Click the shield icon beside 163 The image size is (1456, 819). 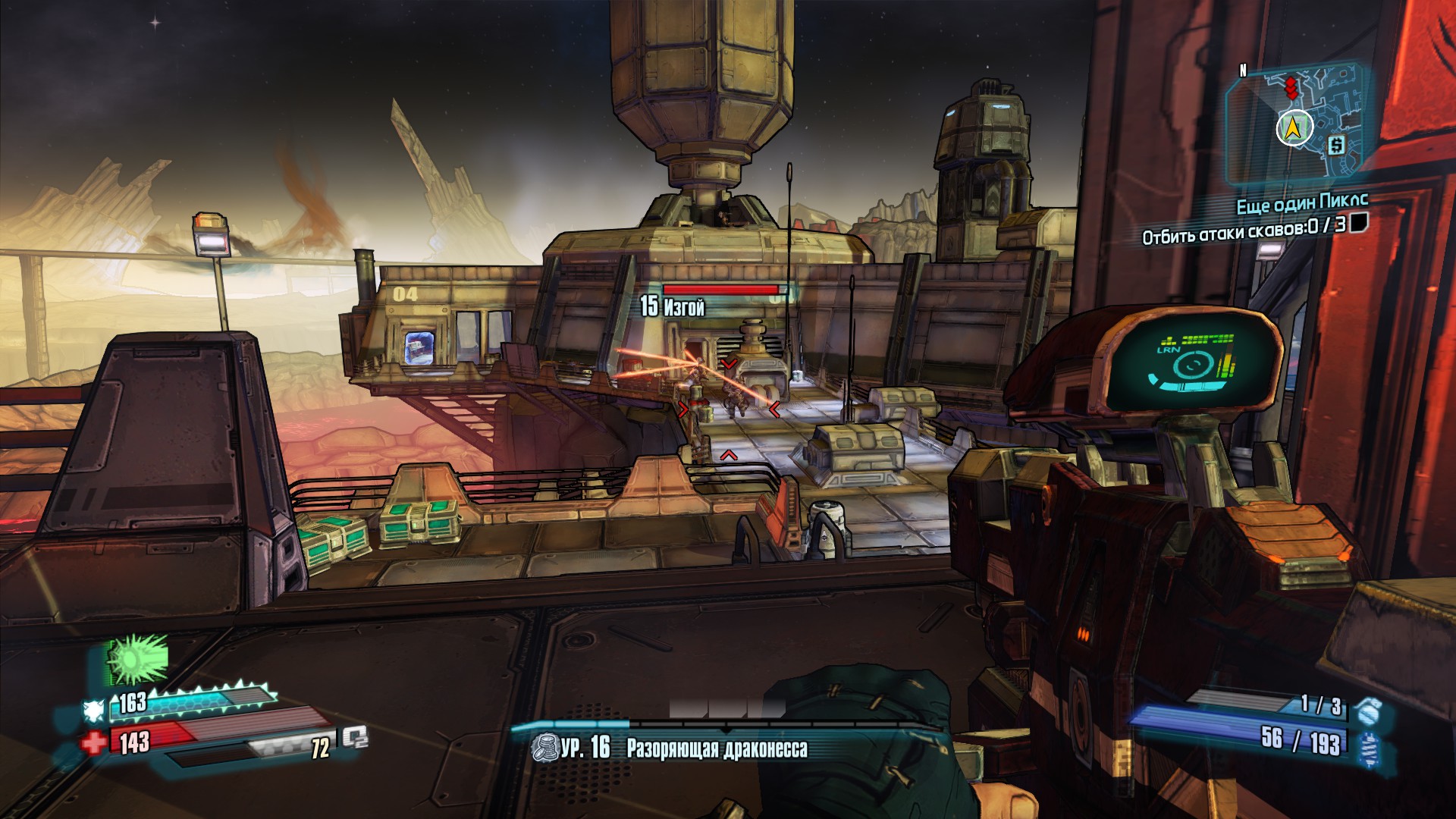coord(95,710)
